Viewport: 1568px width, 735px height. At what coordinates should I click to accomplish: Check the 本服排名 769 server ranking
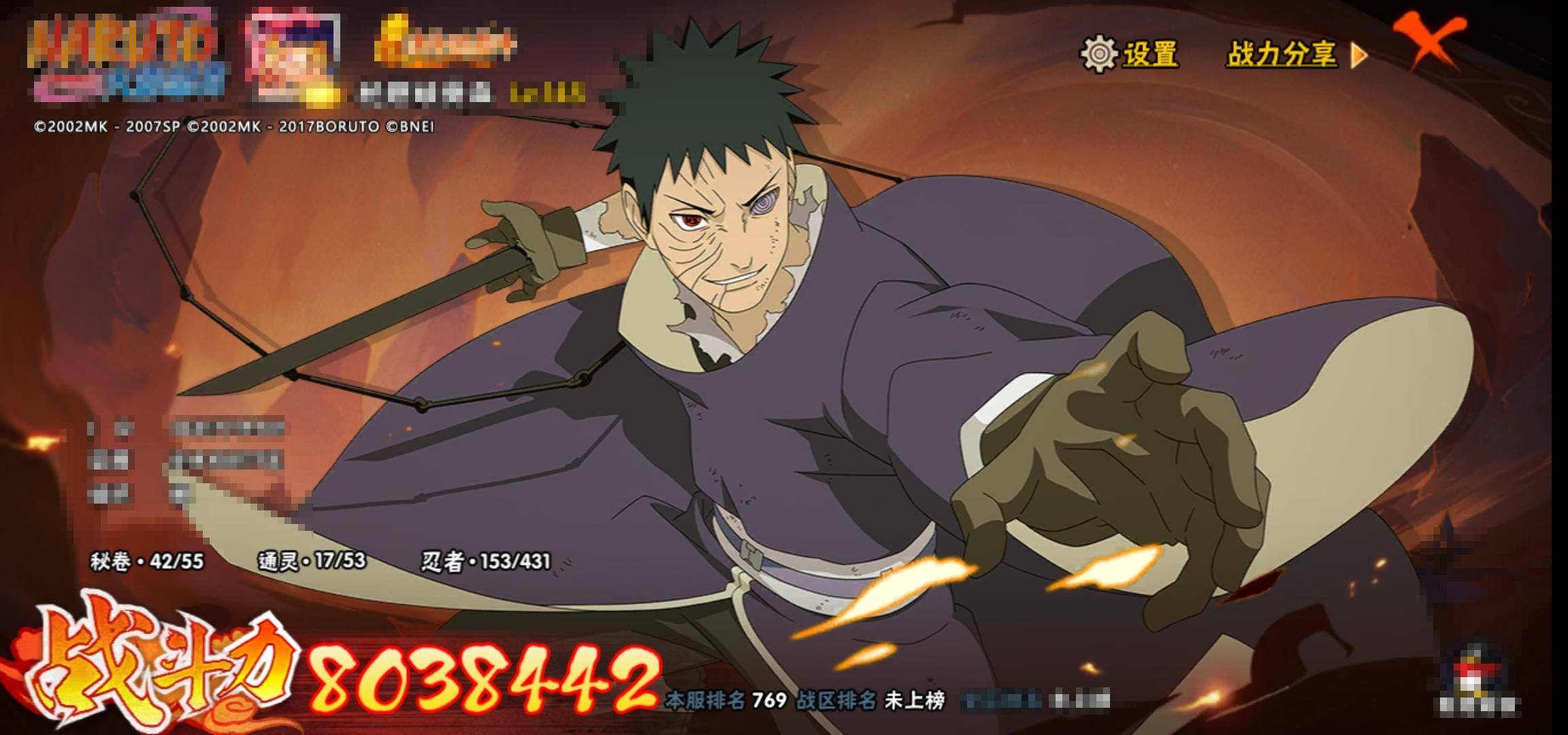[725, 700]
